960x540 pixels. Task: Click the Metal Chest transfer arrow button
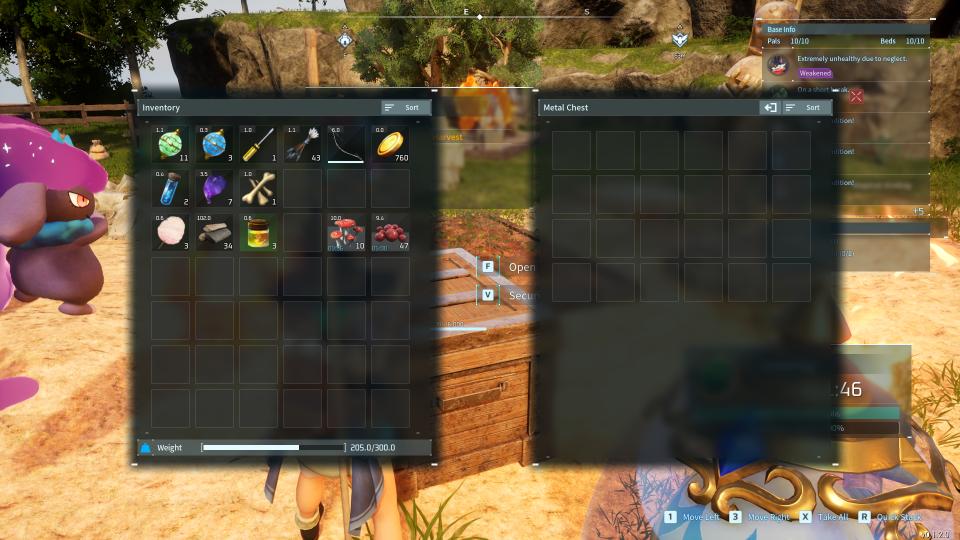click(770, 107)
